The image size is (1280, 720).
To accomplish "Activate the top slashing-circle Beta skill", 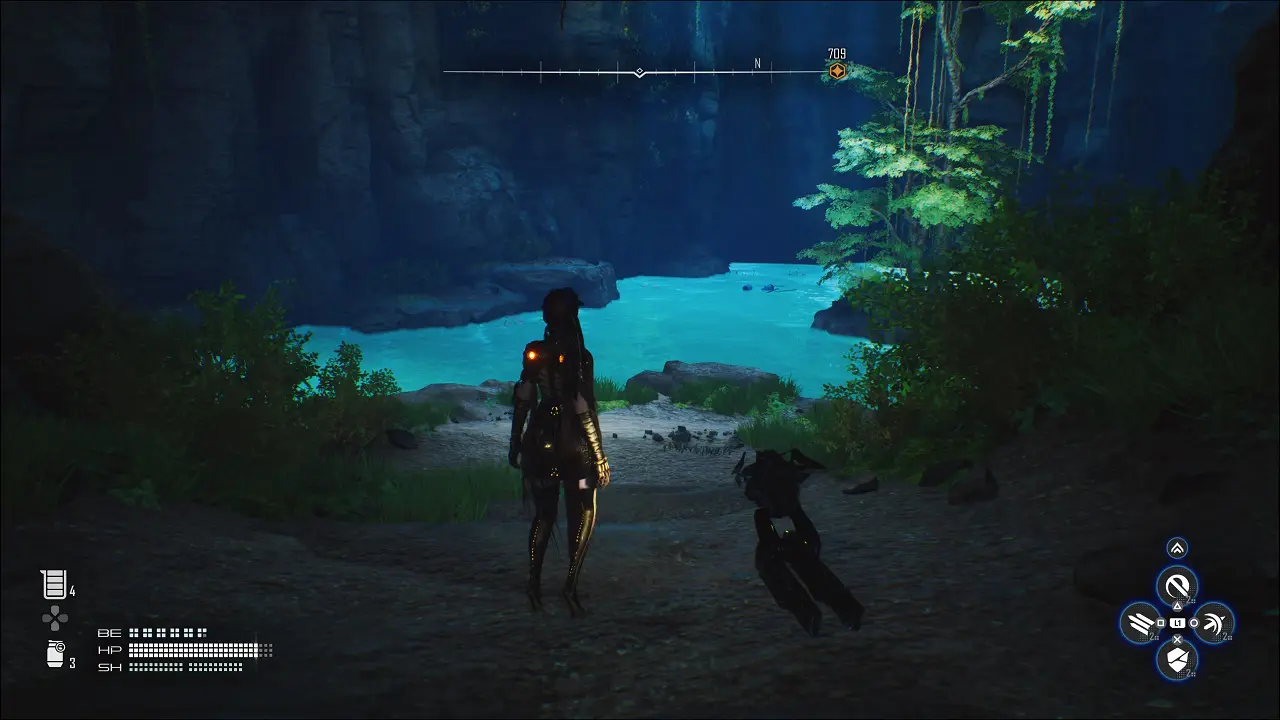I will pyautogui.click(x=1177, y=584).
